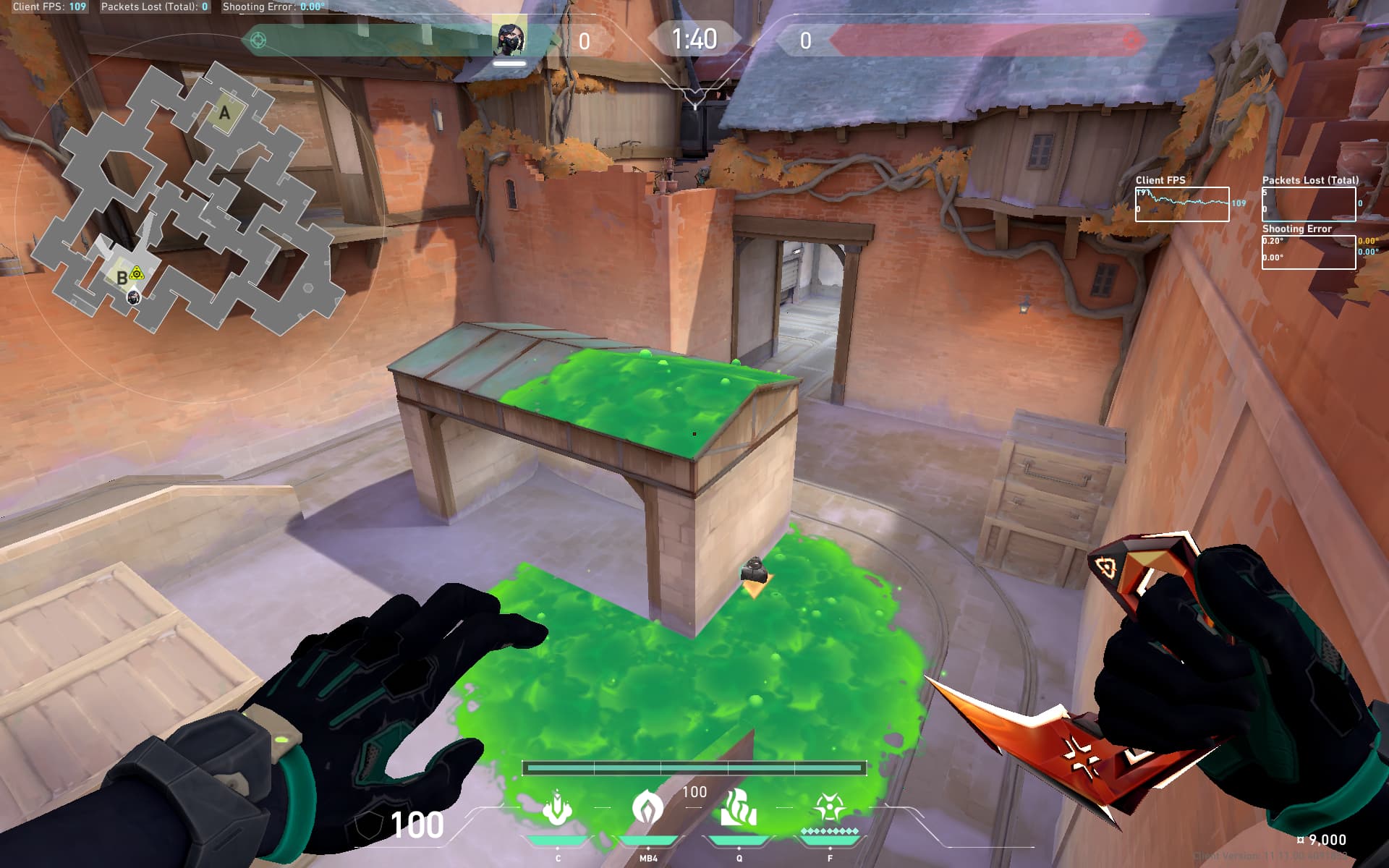
Task: Select the A site marker on minimap
Action: point(224,113)
